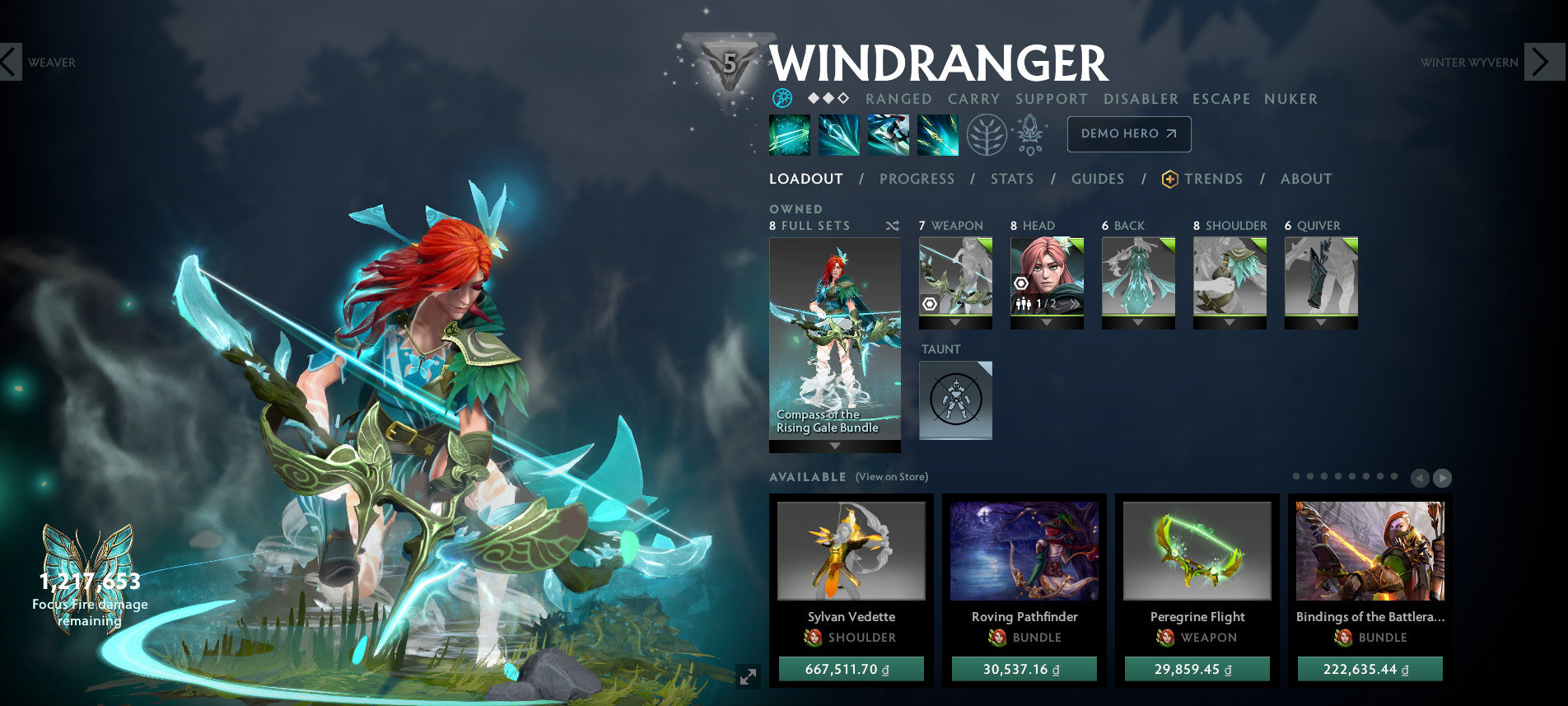Select the crystal facet icon beside Demo Hero
Screen dimensions: 1568x706
pyautogui.click(x=1030, y=133)
